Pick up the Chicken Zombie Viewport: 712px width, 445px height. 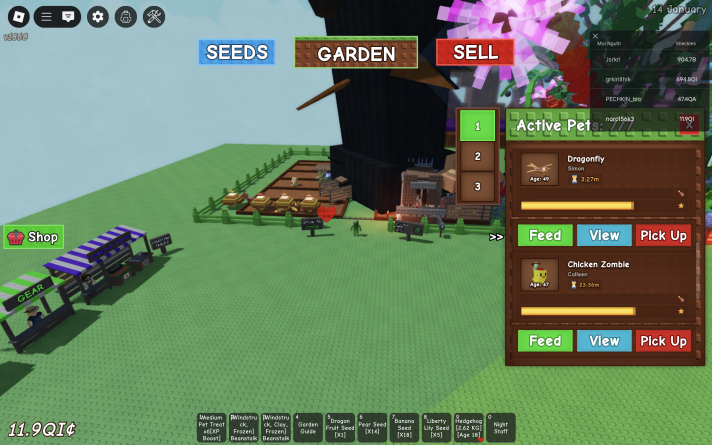[x=663, y=341]
